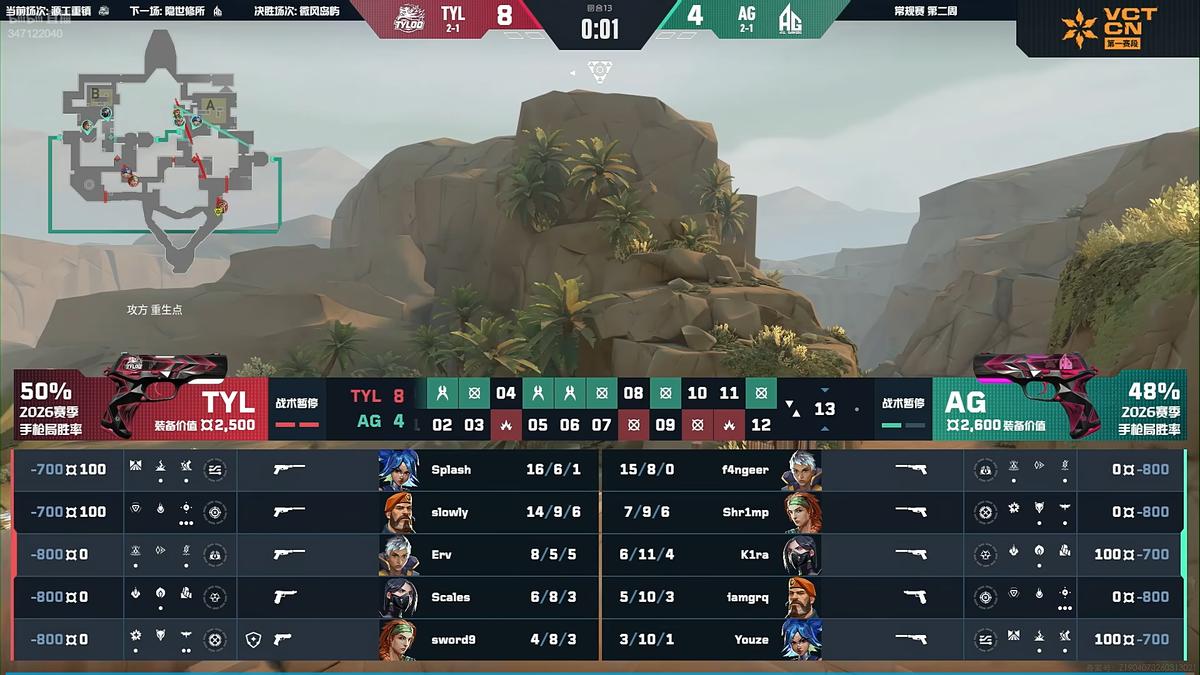1200x675 pixels.
Task: Click on Scales' agent portrait
Action: pos(398,597)
